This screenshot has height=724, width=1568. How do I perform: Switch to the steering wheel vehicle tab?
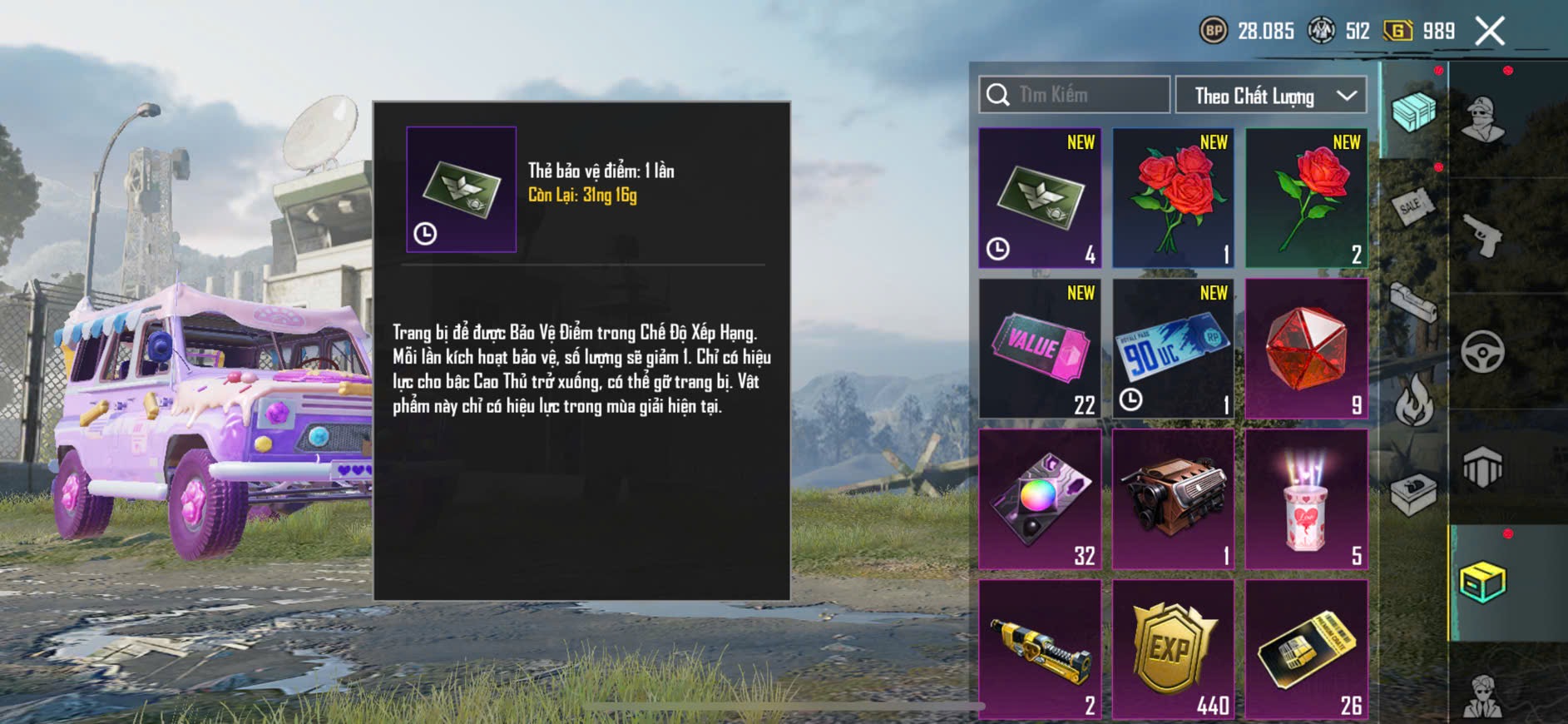[1482, 352]
